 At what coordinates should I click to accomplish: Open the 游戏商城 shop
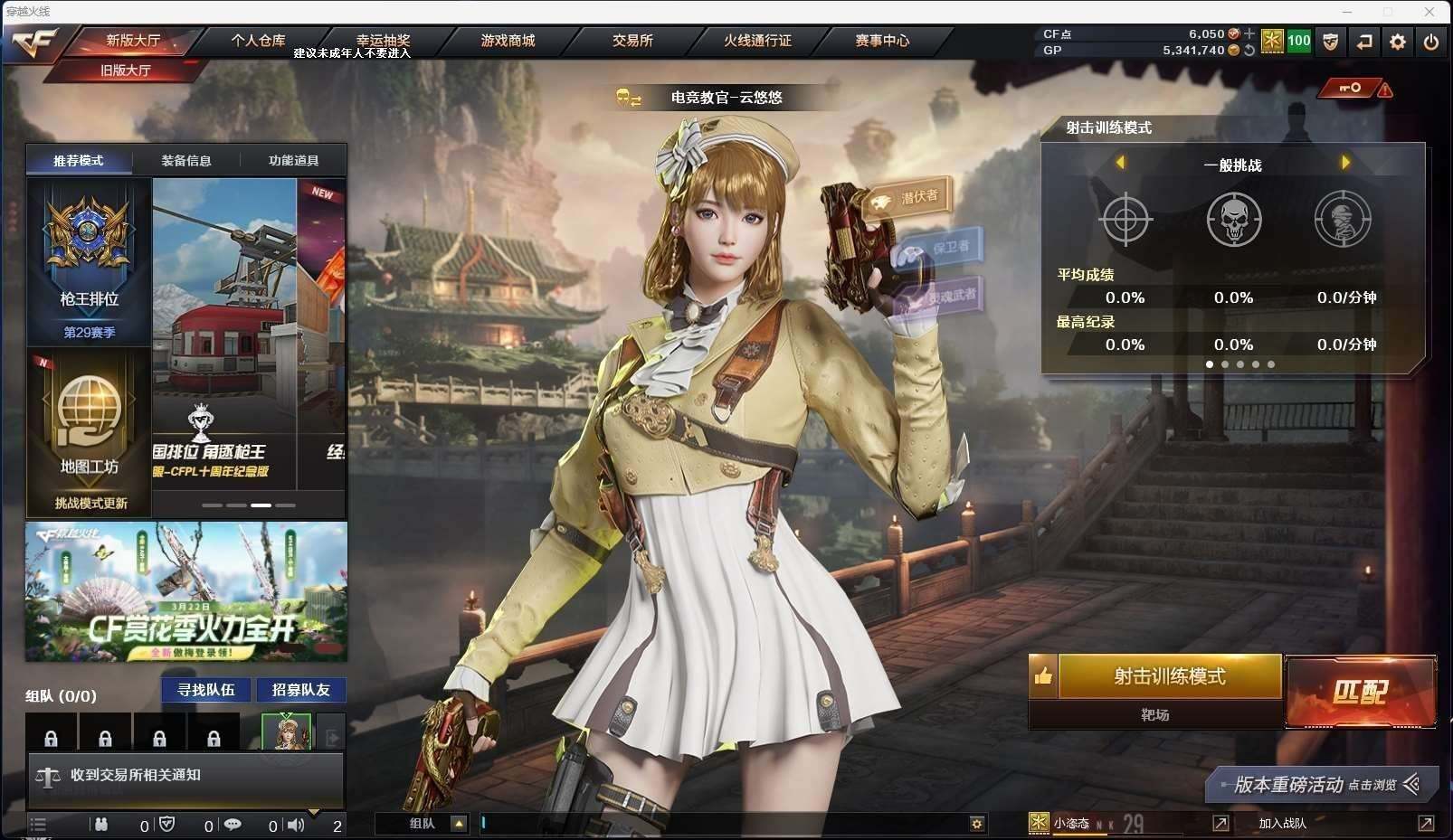508,41
